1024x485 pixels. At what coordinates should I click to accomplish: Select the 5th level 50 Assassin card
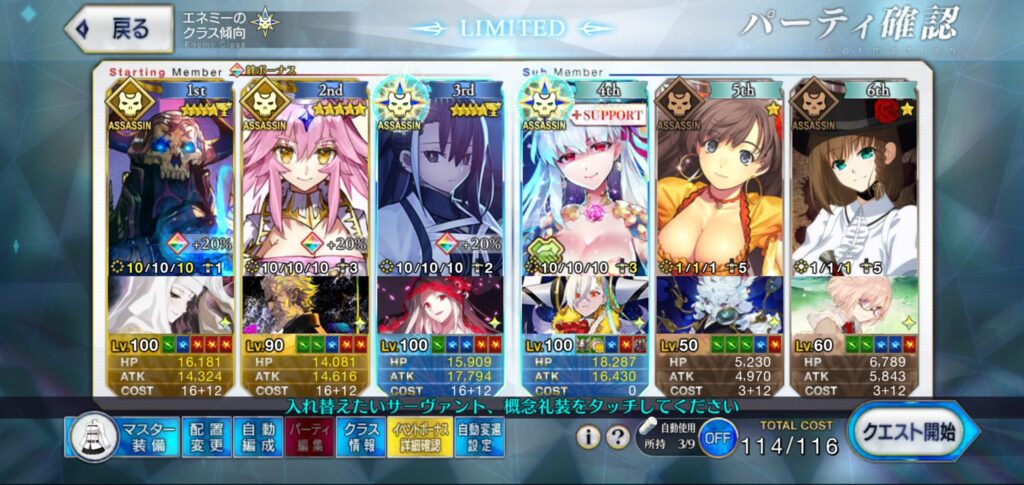click(717, 180)
